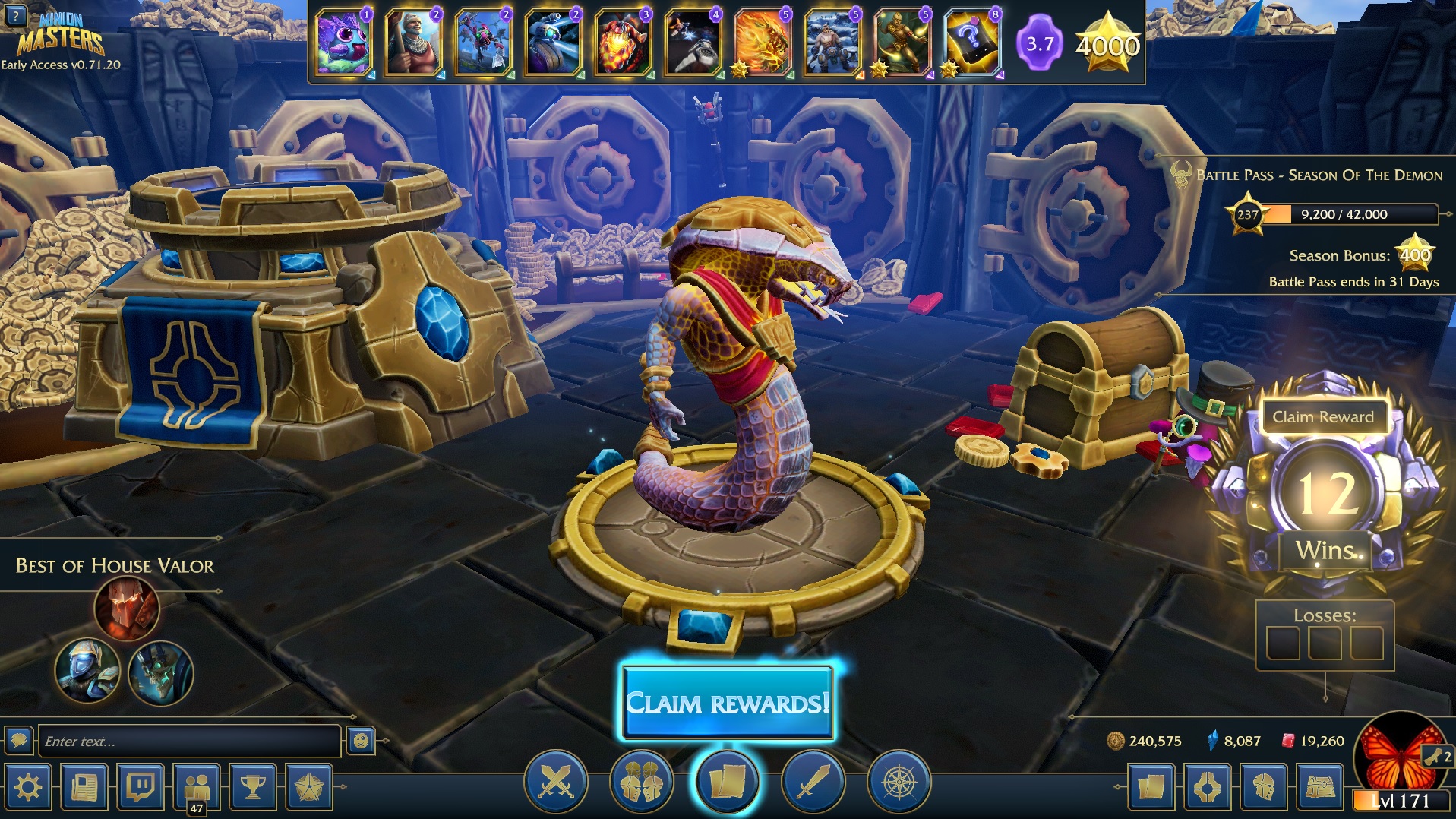Image resolution: width=1456 pixels, height=819 pixels.
Task: Open the help question mark button
Action: [16, 14]
